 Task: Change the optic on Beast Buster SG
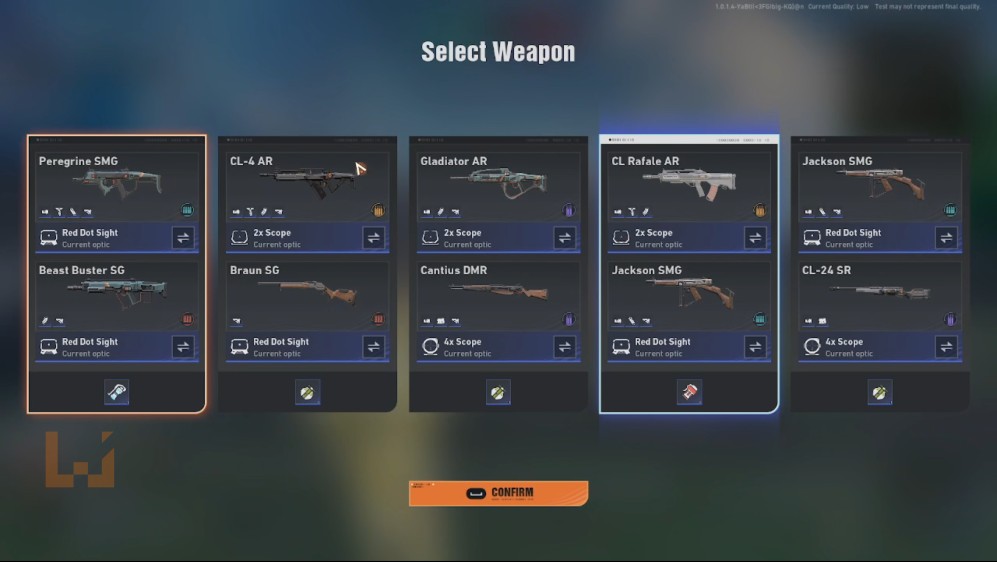click(183, 347)
